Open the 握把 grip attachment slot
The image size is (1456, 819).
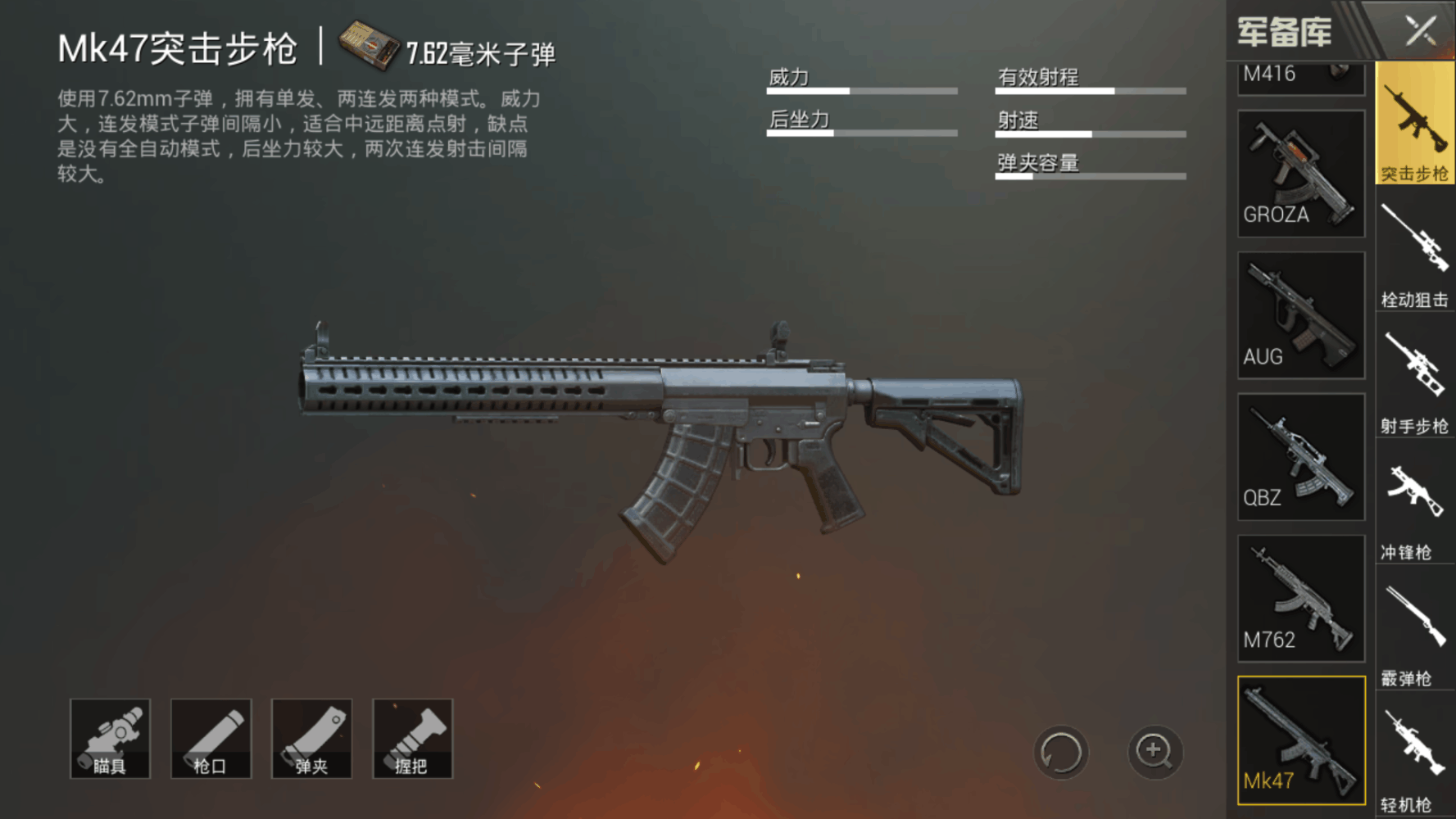(413, 737)
